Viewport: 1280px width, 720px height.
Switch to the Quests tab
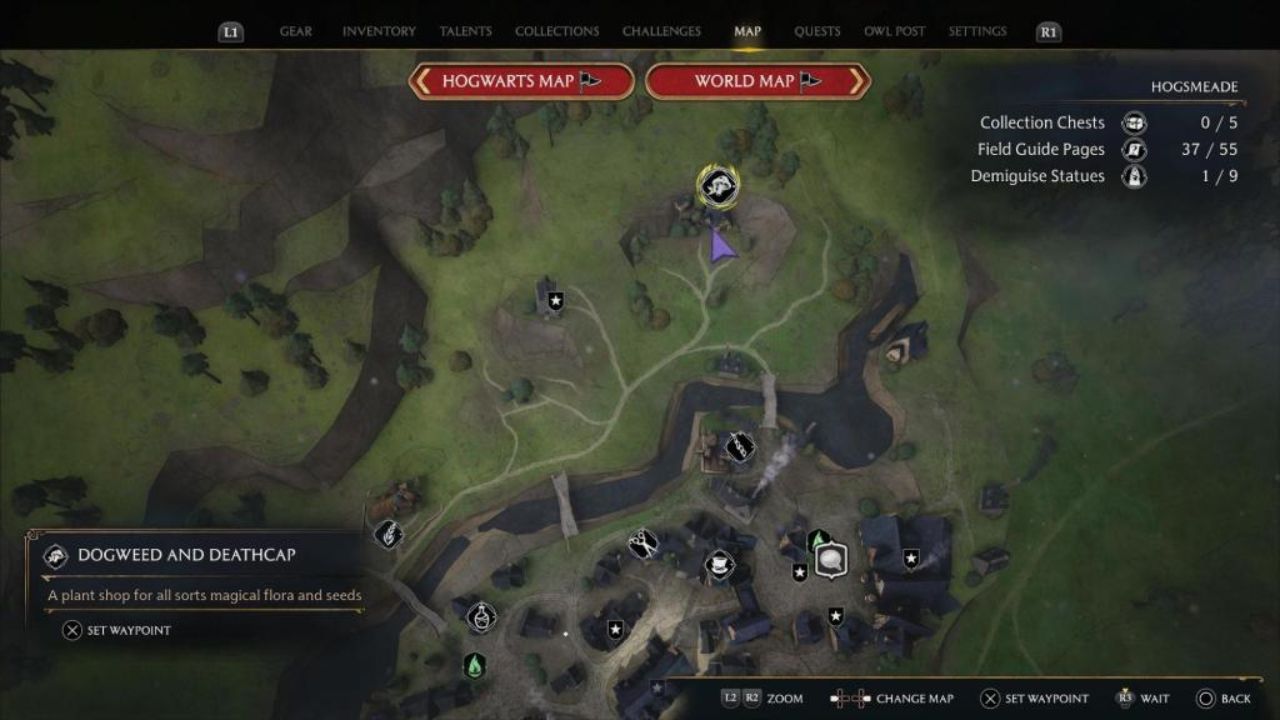(817, 31)
